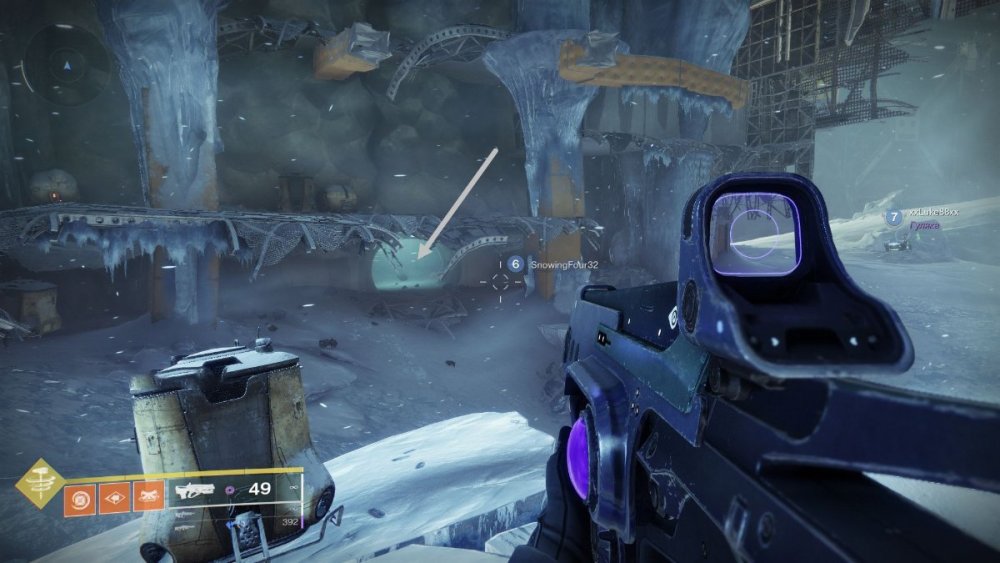Screen dimensions: 1000x563
Task: Select the orange grenade ability icon
Action: [79, 497]
